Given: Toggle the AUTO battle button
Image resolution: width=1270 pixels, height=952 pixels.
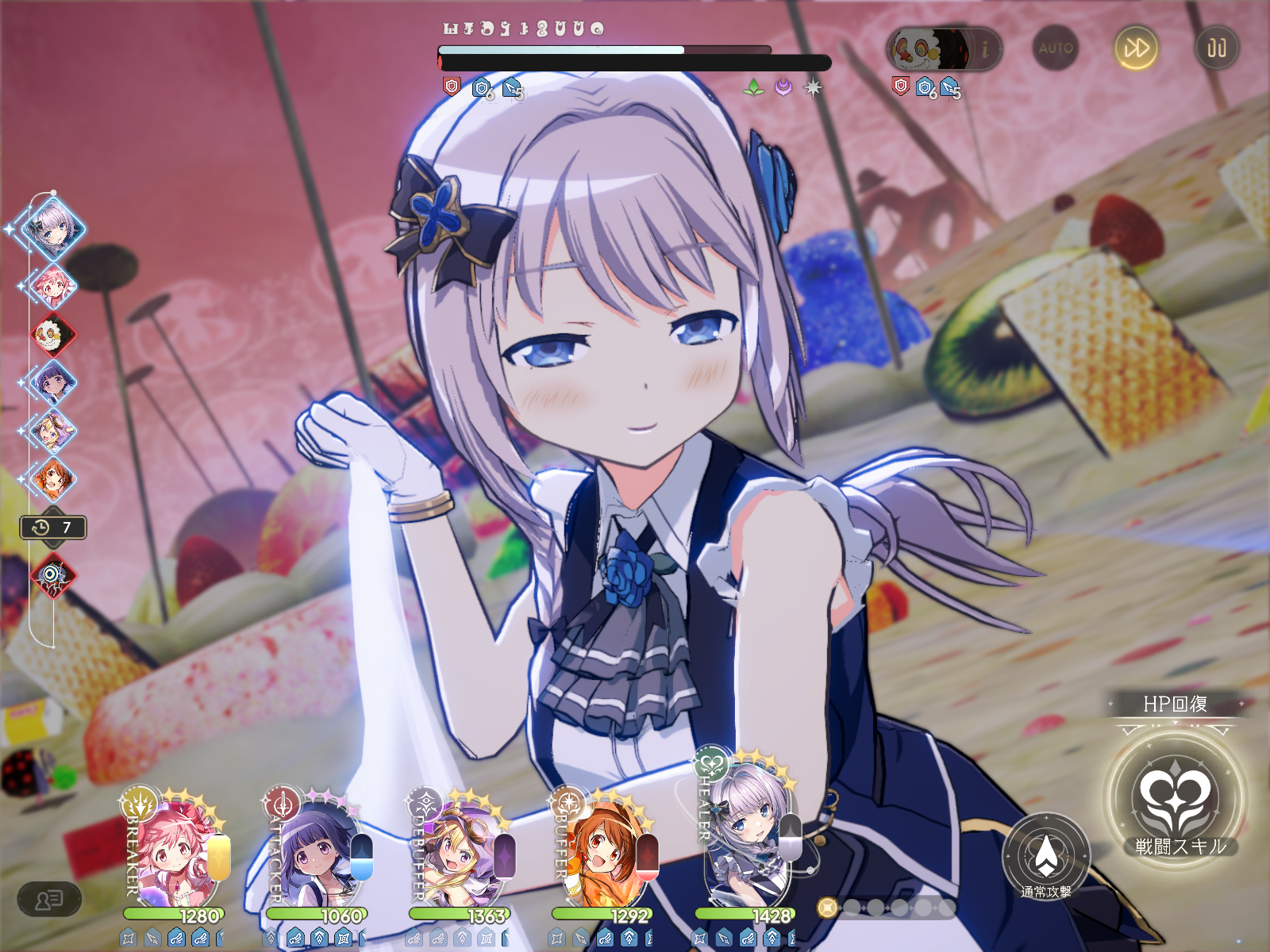Looking at the screenshot, I should pyautogui.click(x=1056, y=48).
